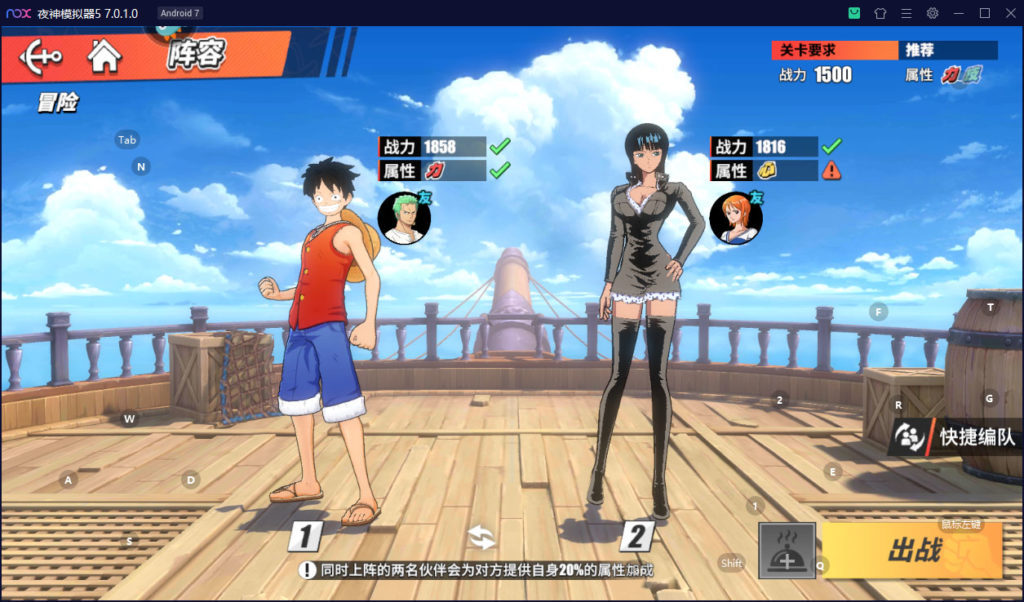1024x602 pixels.
Task: Select Nami friend support portrait
Action: tap(736, 217)
